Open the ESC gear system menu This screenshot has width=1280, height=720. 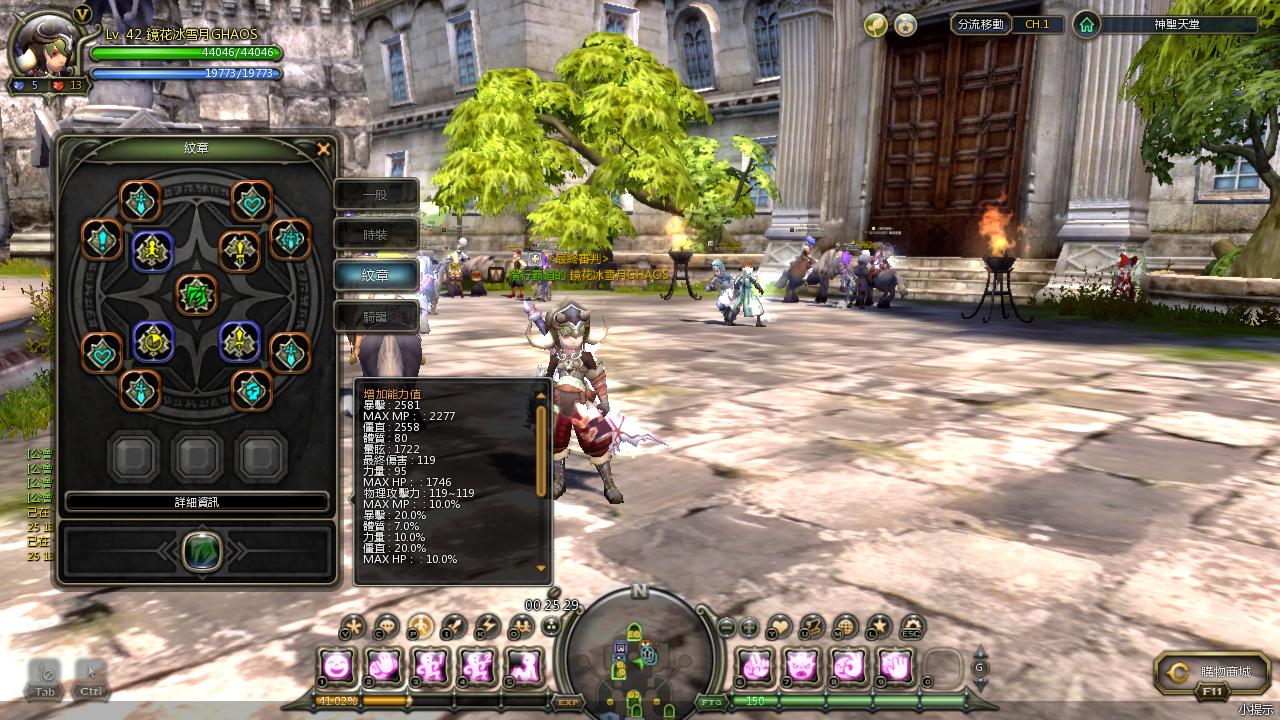point(911,627)
